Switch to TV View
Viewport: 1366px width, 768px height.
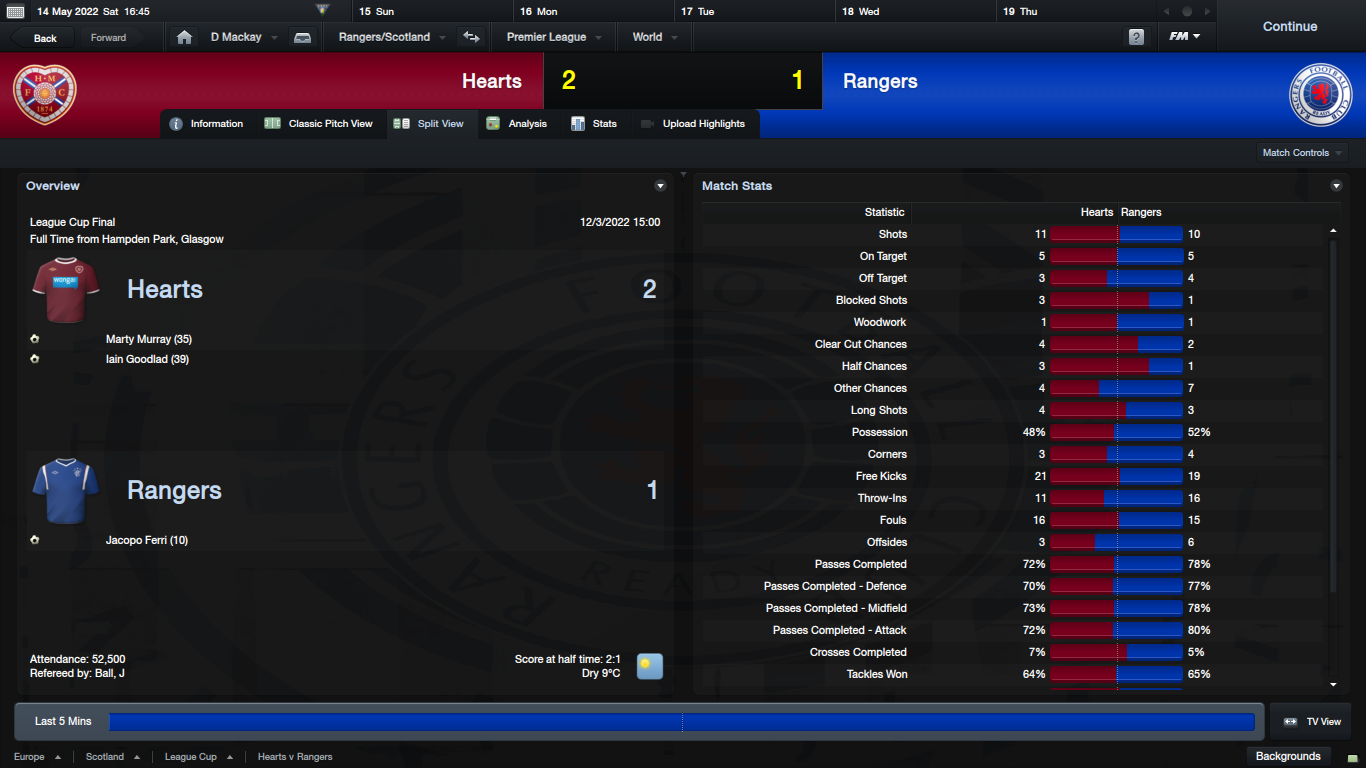pyautogui.click(x=1313, y=722)
